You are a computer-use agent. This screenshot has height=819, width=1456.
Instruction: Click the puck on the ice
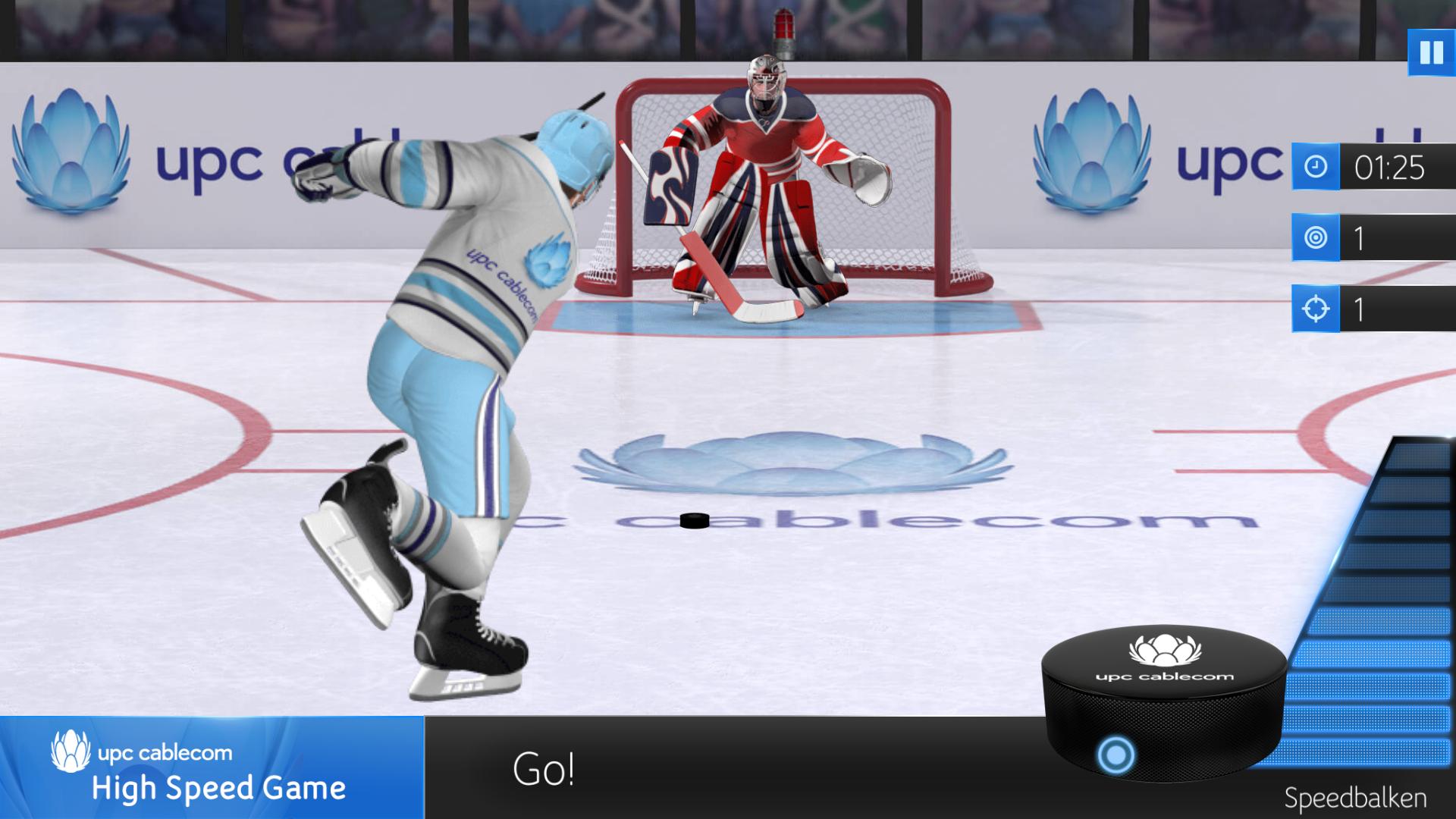click(x=694, y=522)
